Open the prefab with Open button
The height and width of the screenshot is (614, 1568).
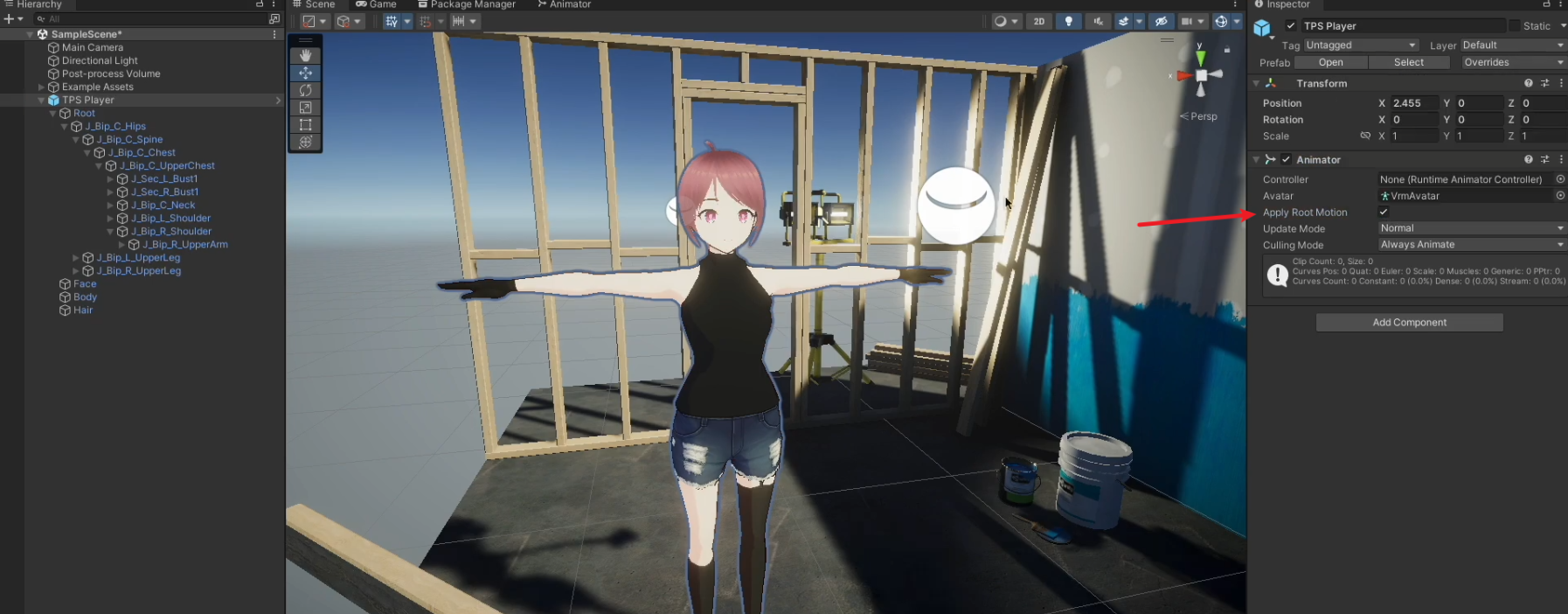tap(1330, 62)
